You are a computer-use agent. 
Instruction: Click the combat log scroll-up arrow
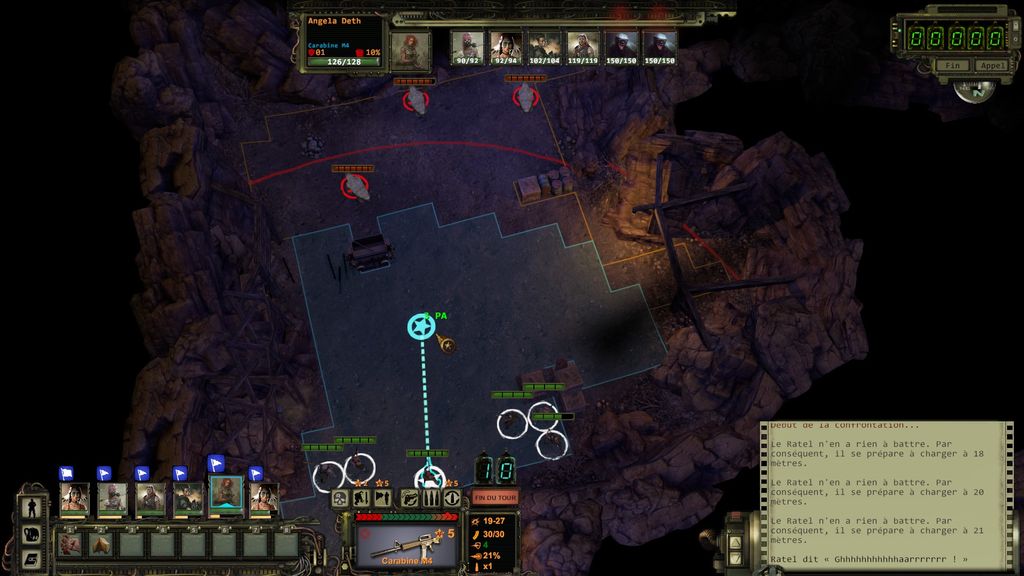(735, 541)
